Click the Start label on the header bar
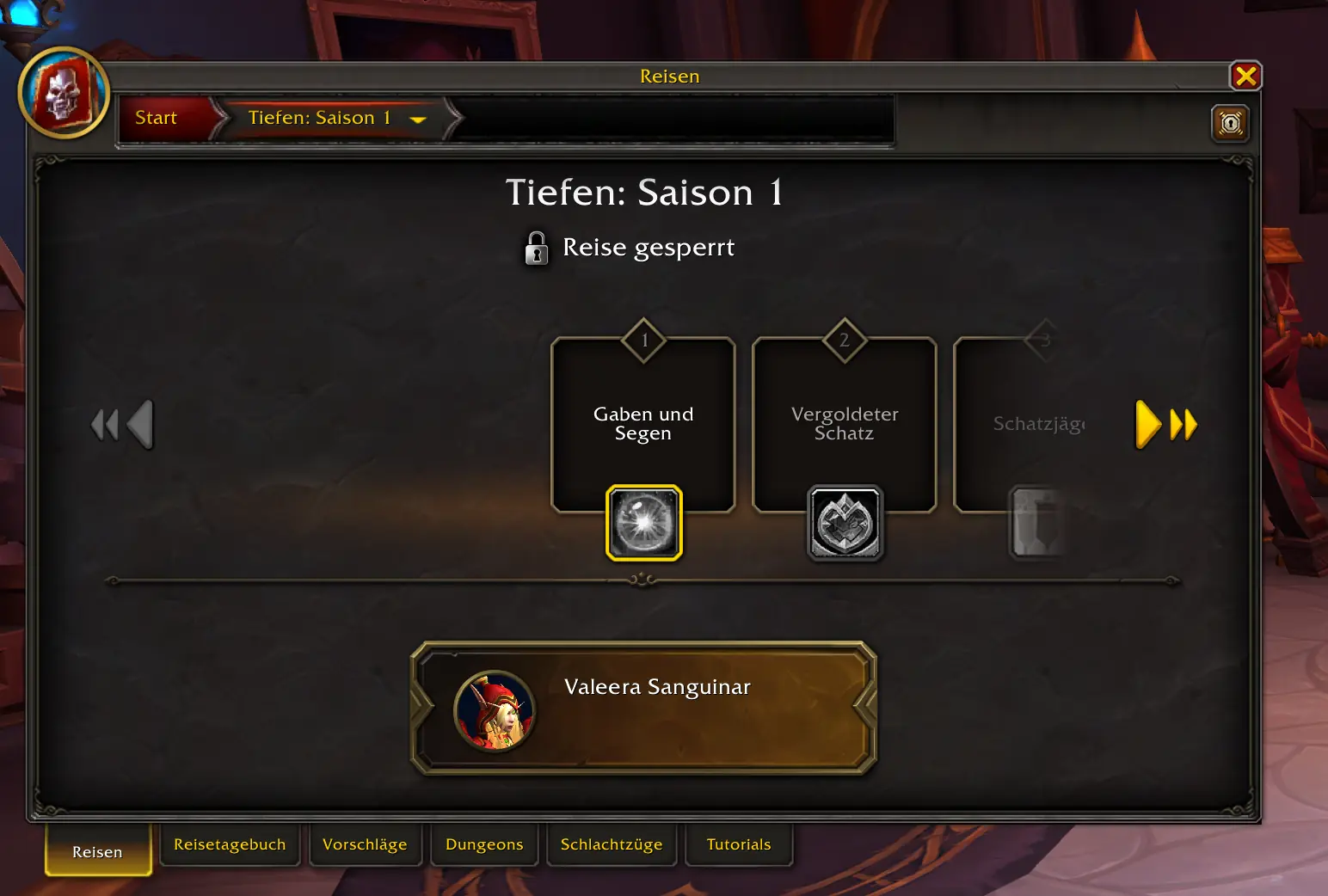 pos(155,118)
